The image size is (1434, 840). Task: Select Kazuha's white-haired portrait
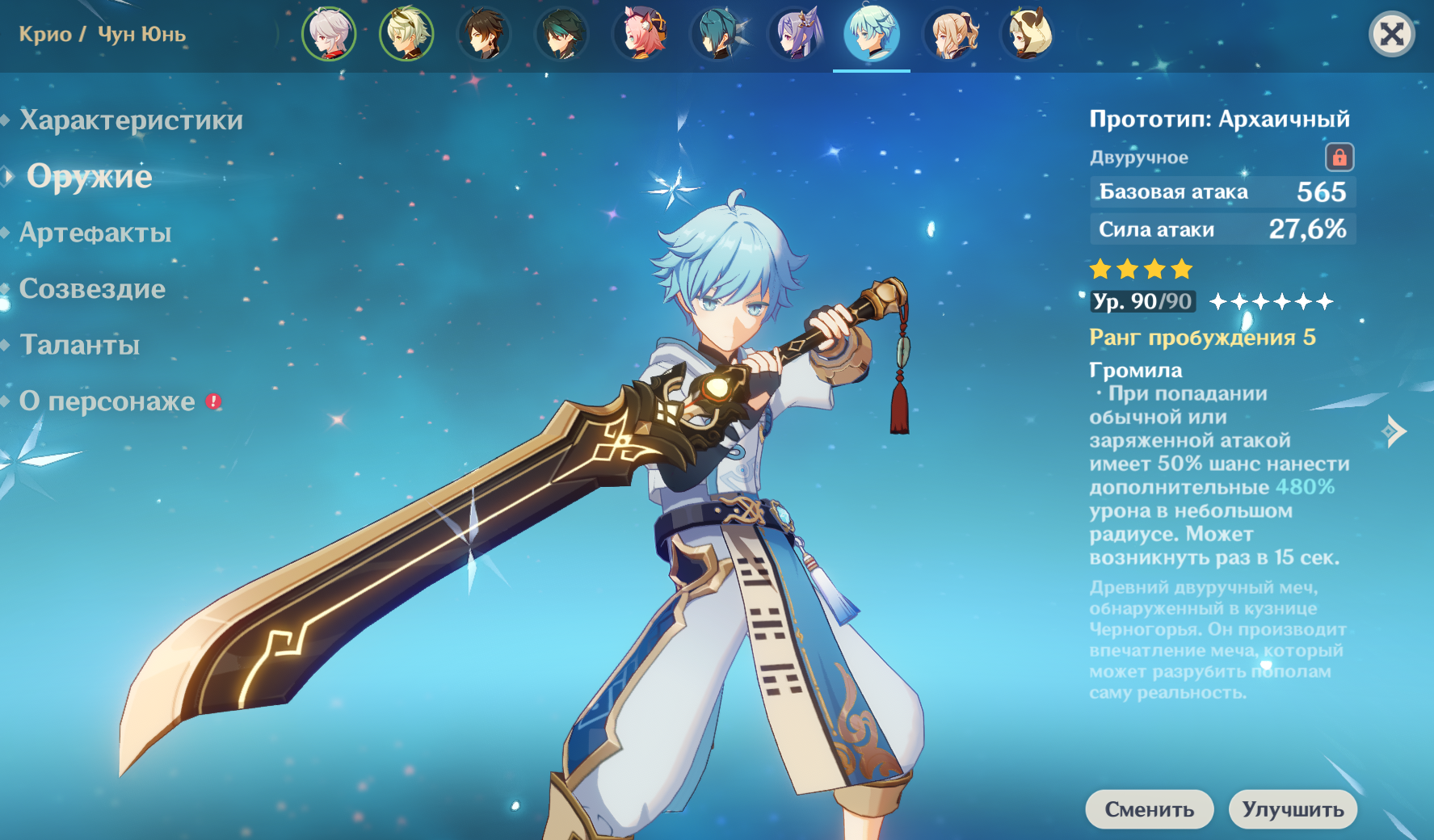pos(329,35)
